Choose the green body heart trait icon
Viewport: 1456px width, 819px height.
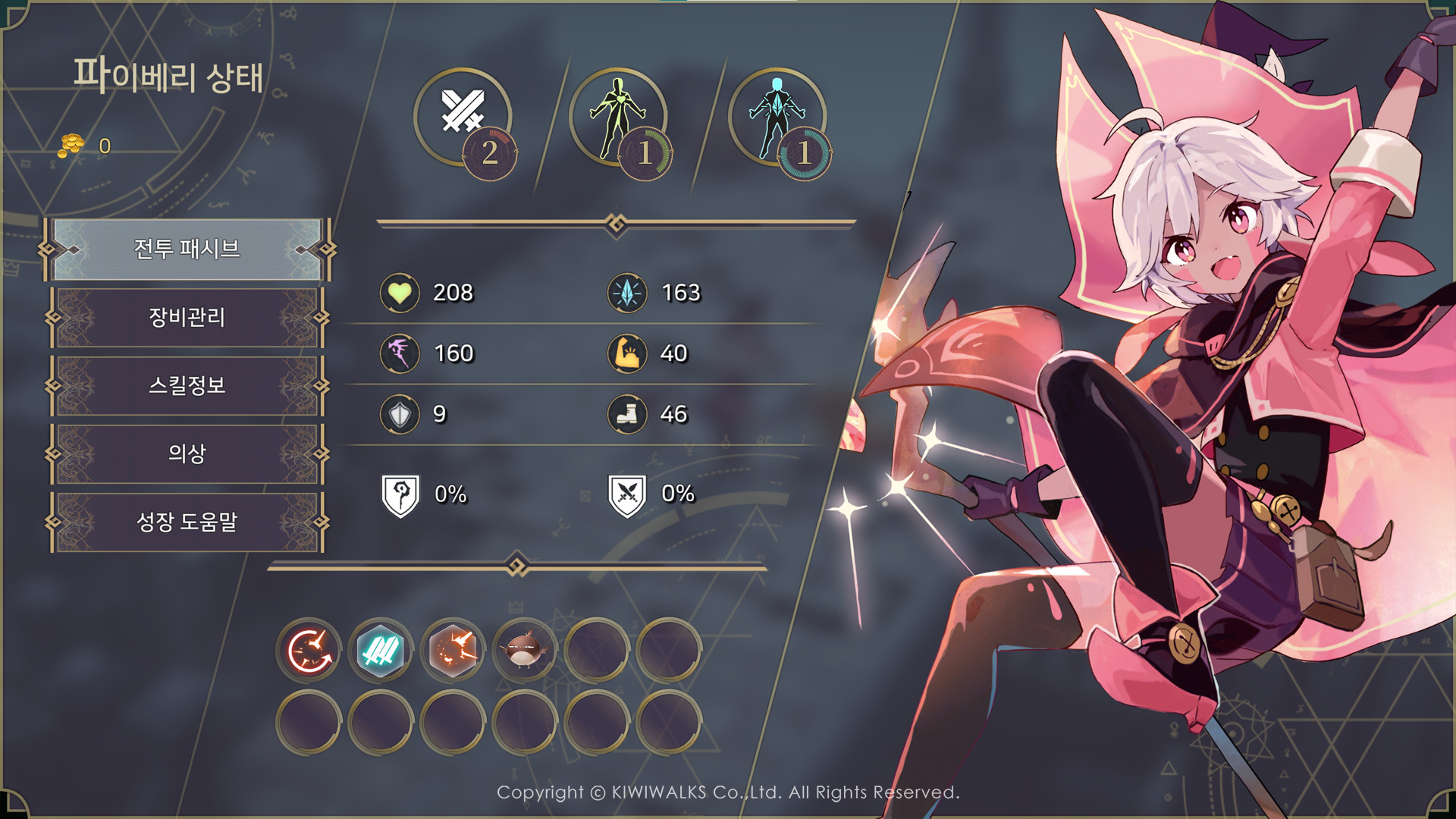click(618, 115)
